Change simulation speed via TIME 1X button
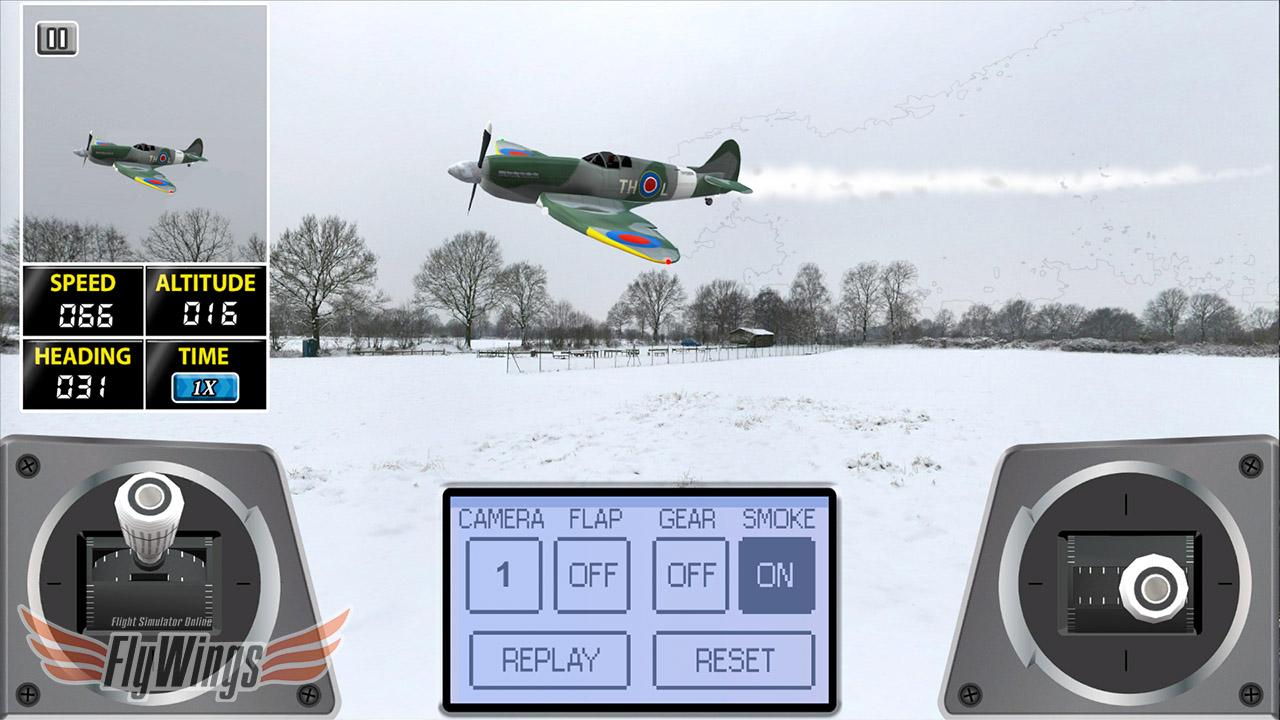The width and height of the screenshot is (1280, 720). pos(205,386)
